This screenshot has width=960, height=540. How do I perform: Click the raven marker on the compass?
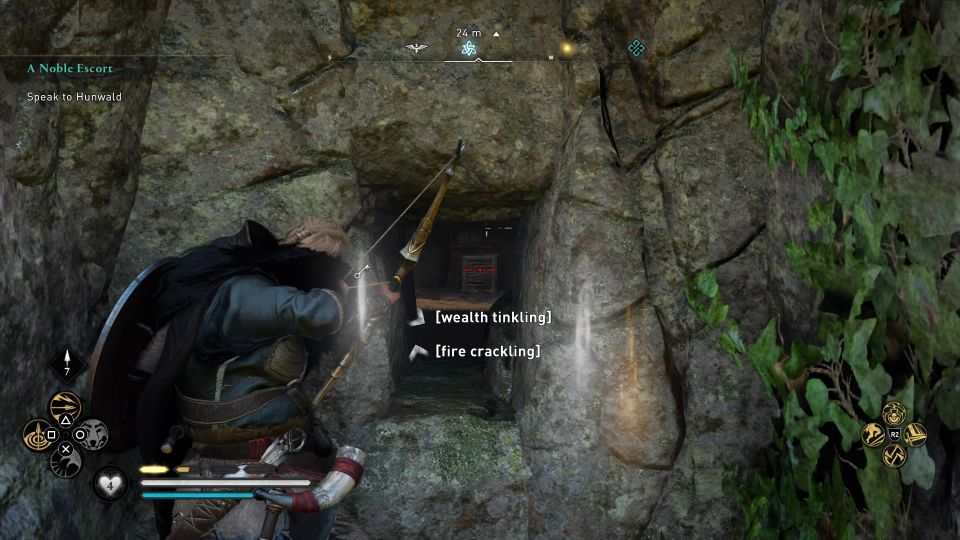coord(415,48)
